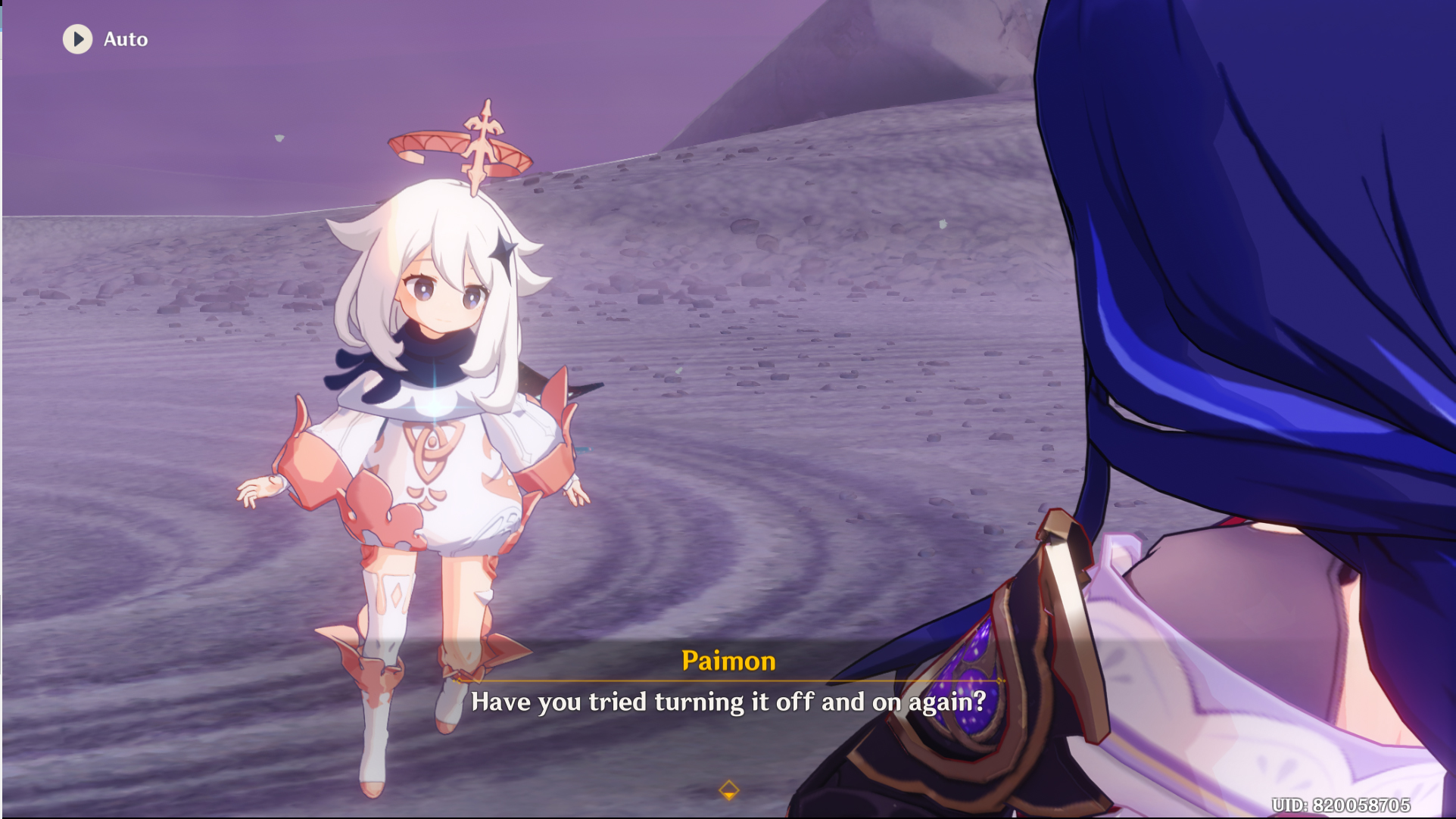Screen dimensions: 1456x819
Task: Select the Paimon name label
Action: [x=728, y=661]
